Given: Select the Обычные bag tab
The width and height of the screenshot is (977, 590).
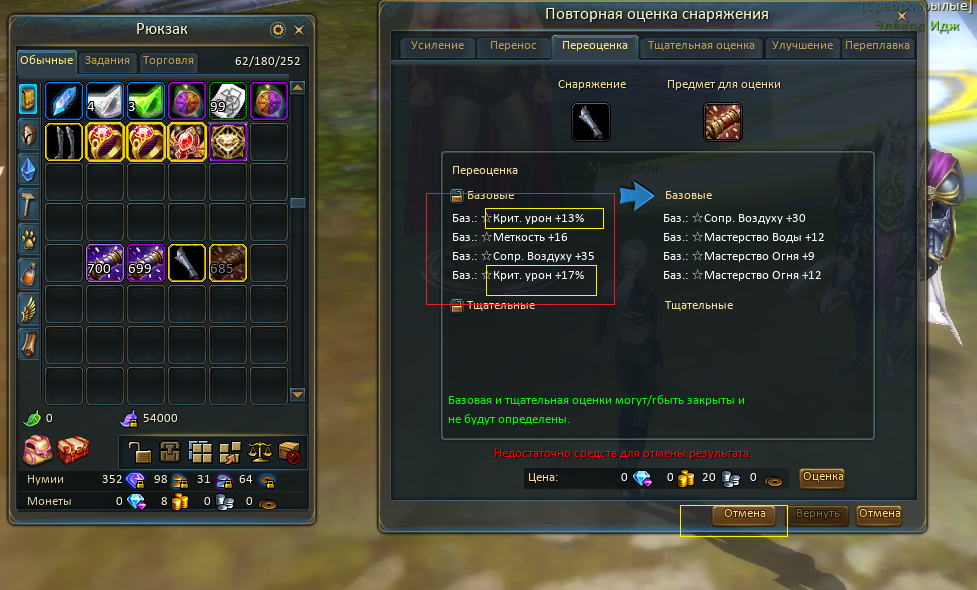Looking at the screenshot, I should pyautogui.click(x=46, y=61).
